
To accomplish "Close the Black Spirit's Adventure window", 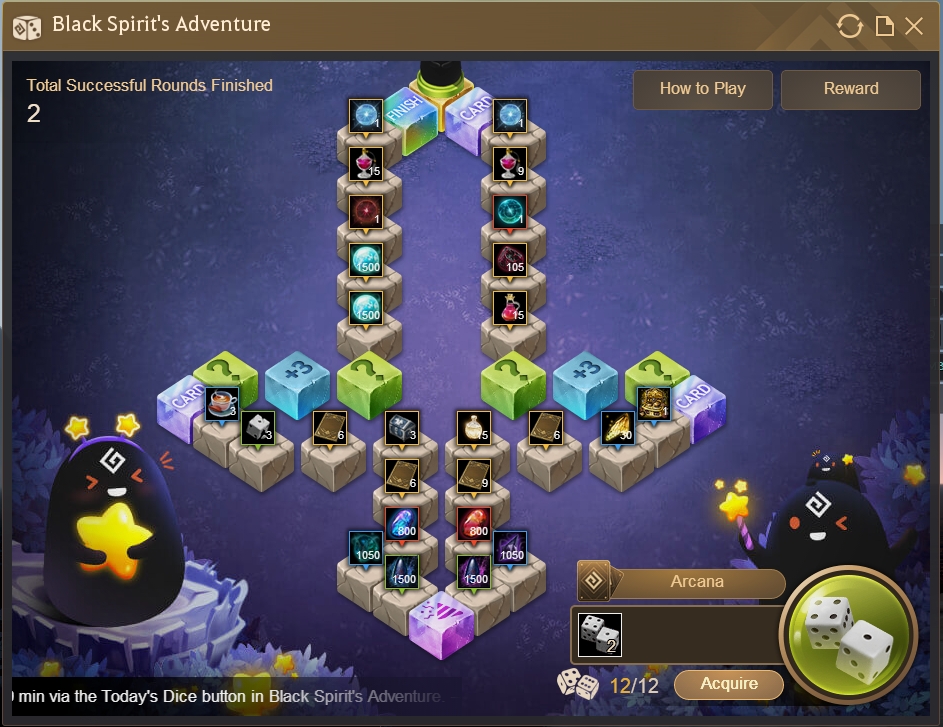I will click(914, 26).
